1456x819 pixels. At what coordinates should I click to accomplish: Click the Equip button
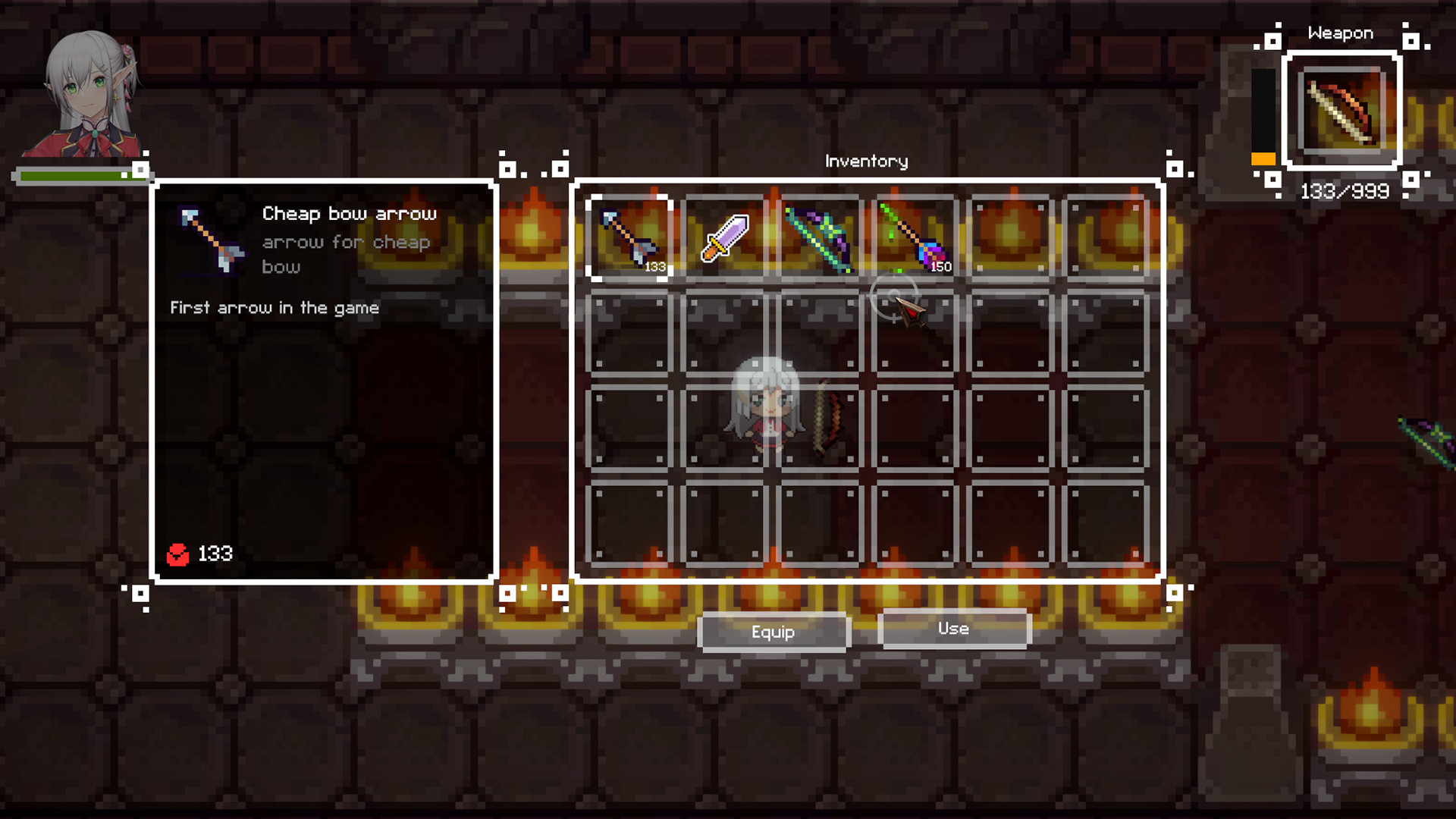[x=773, y=632]
